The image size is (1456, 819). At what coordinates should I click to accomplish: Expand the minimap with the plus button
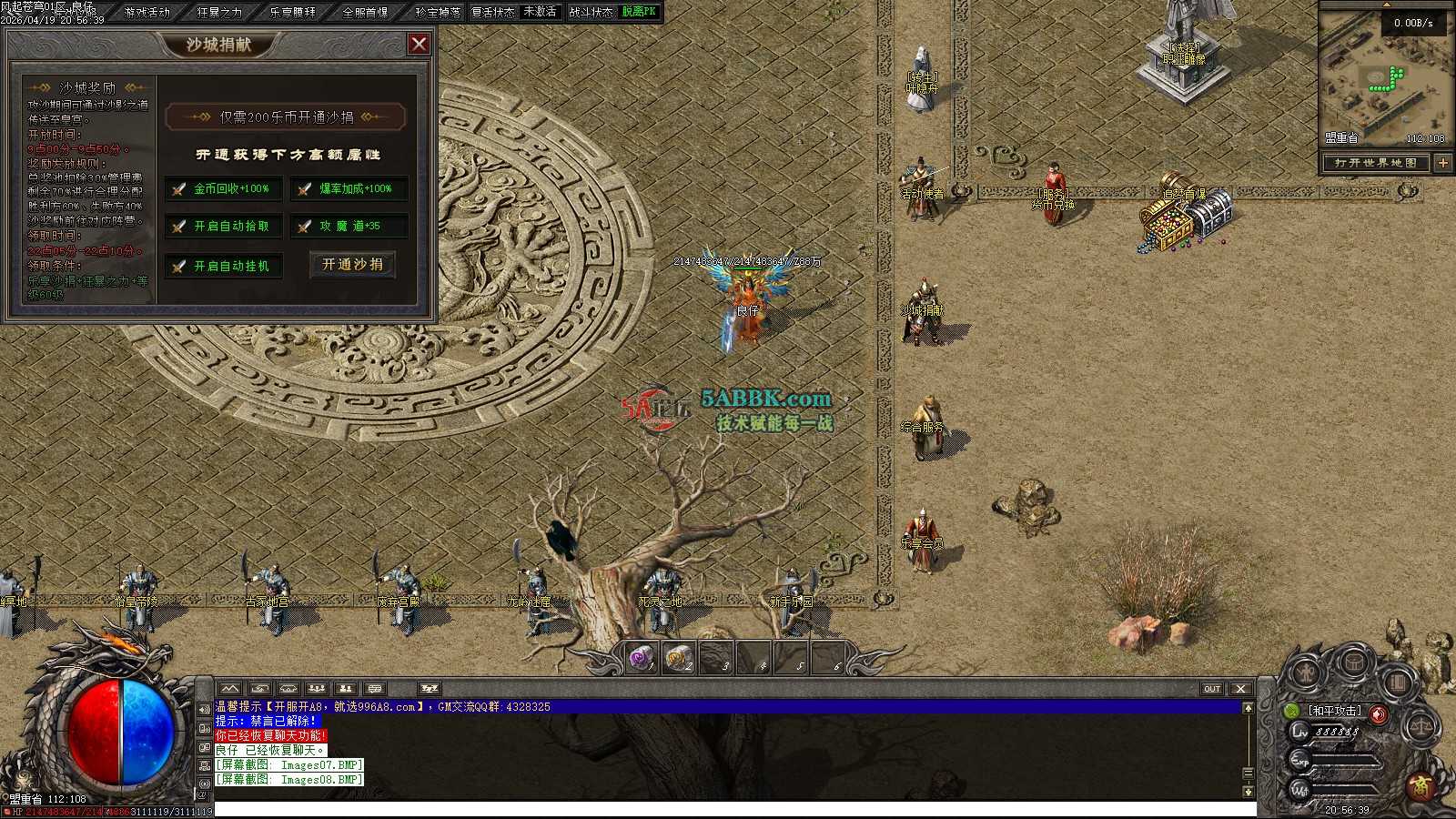click(1443, 163)
